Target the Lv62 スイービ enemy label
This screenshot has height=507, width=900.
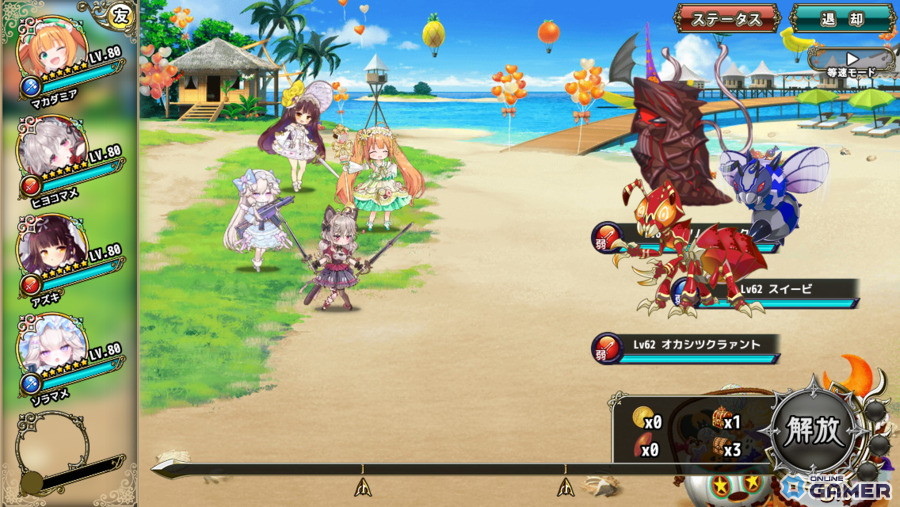[775, 290]
